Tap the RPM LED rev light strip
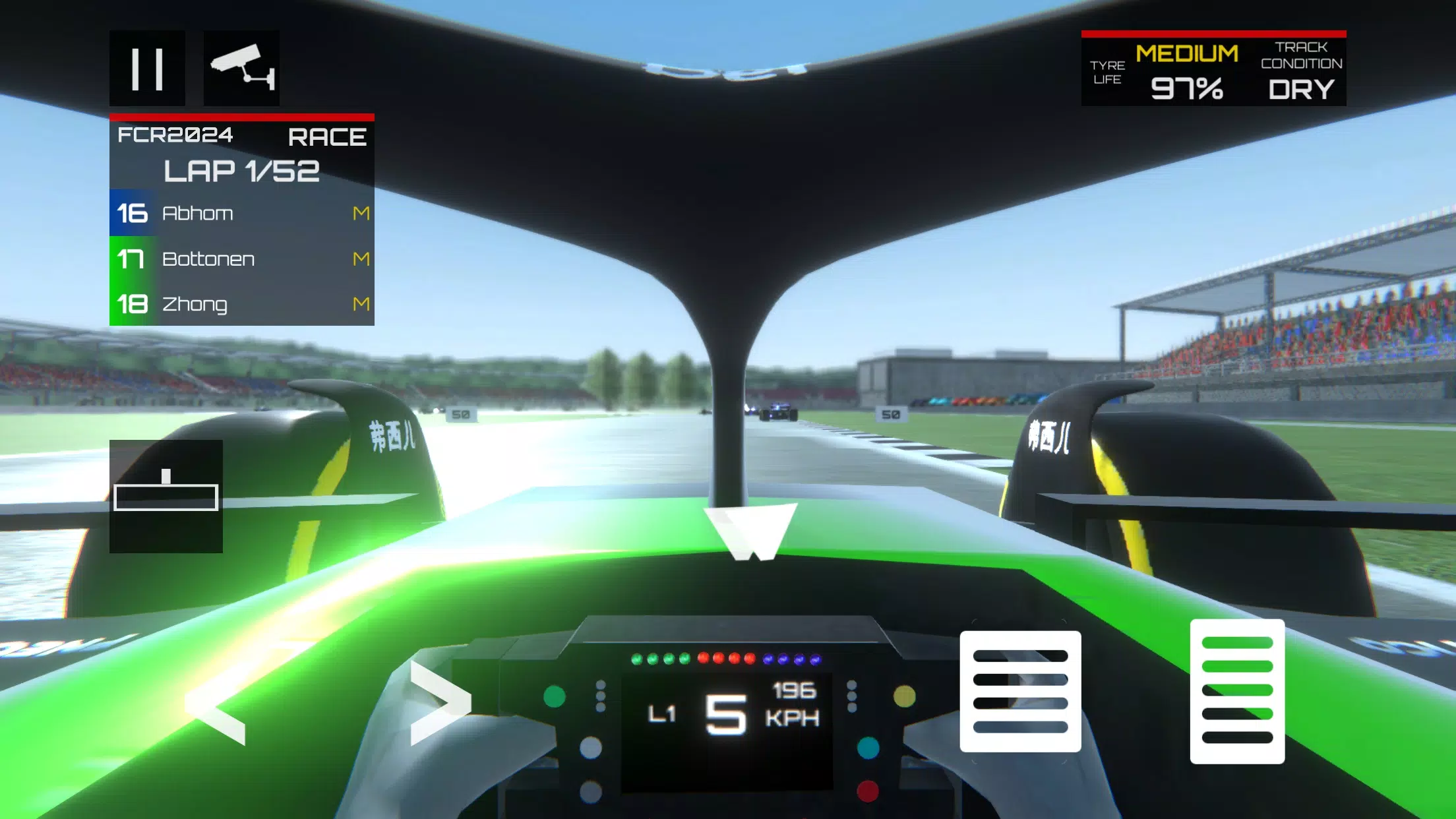This screenshot has height=819, width=1456. click(725, 657)
